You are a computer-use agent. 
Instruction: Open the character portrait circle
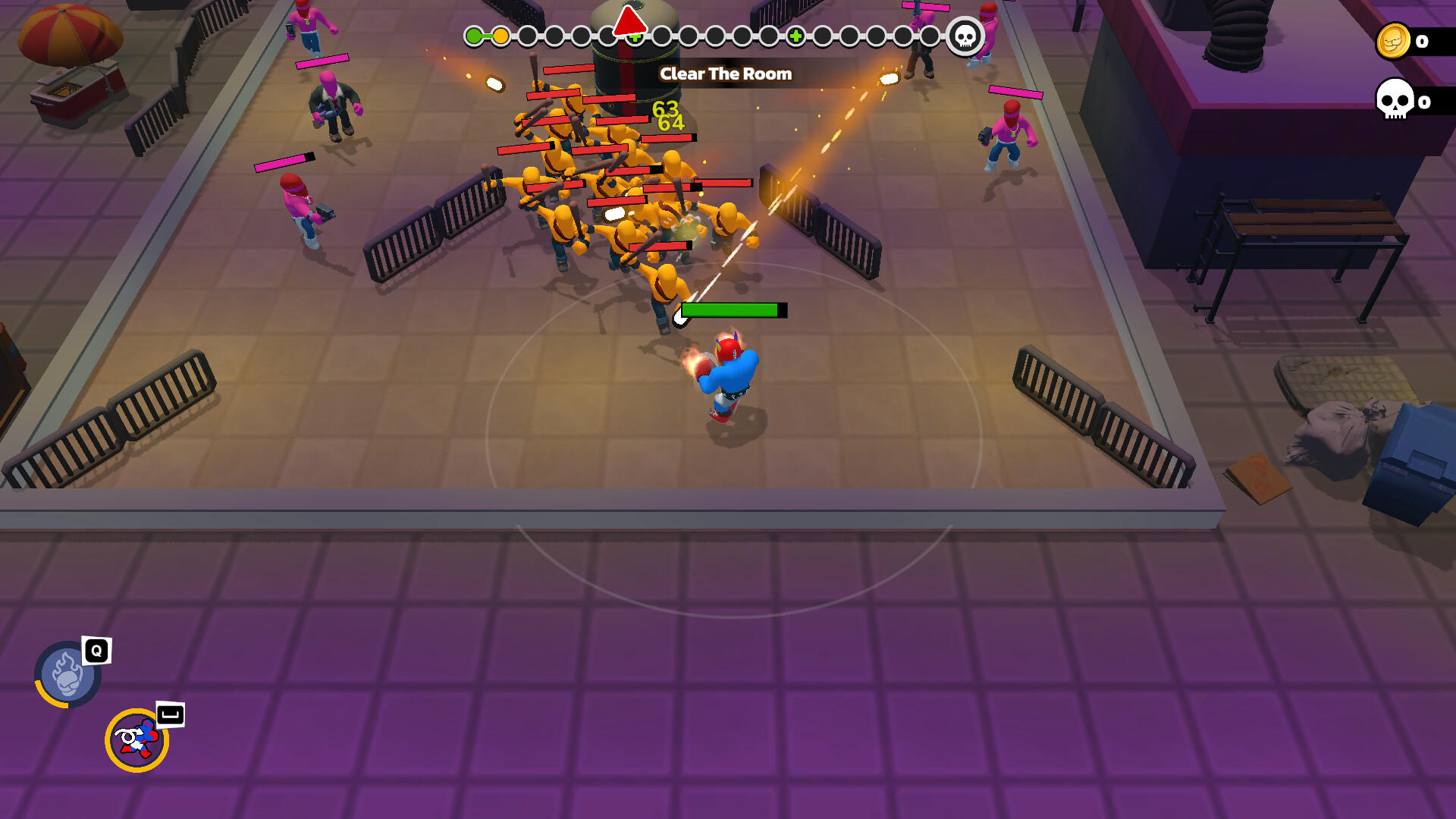pos(136,739)
